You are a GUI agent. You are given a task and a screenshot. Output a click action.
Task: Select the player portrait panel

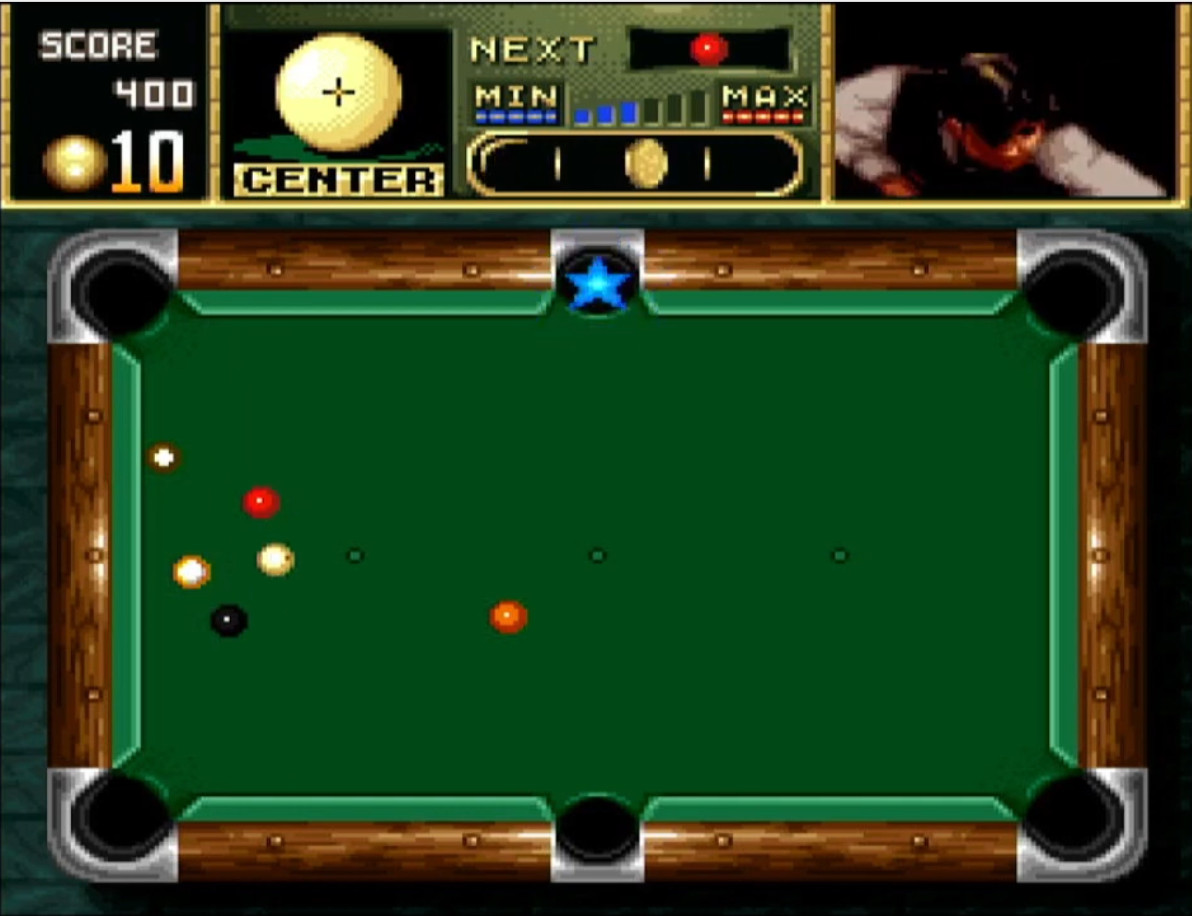point(1003,102)
